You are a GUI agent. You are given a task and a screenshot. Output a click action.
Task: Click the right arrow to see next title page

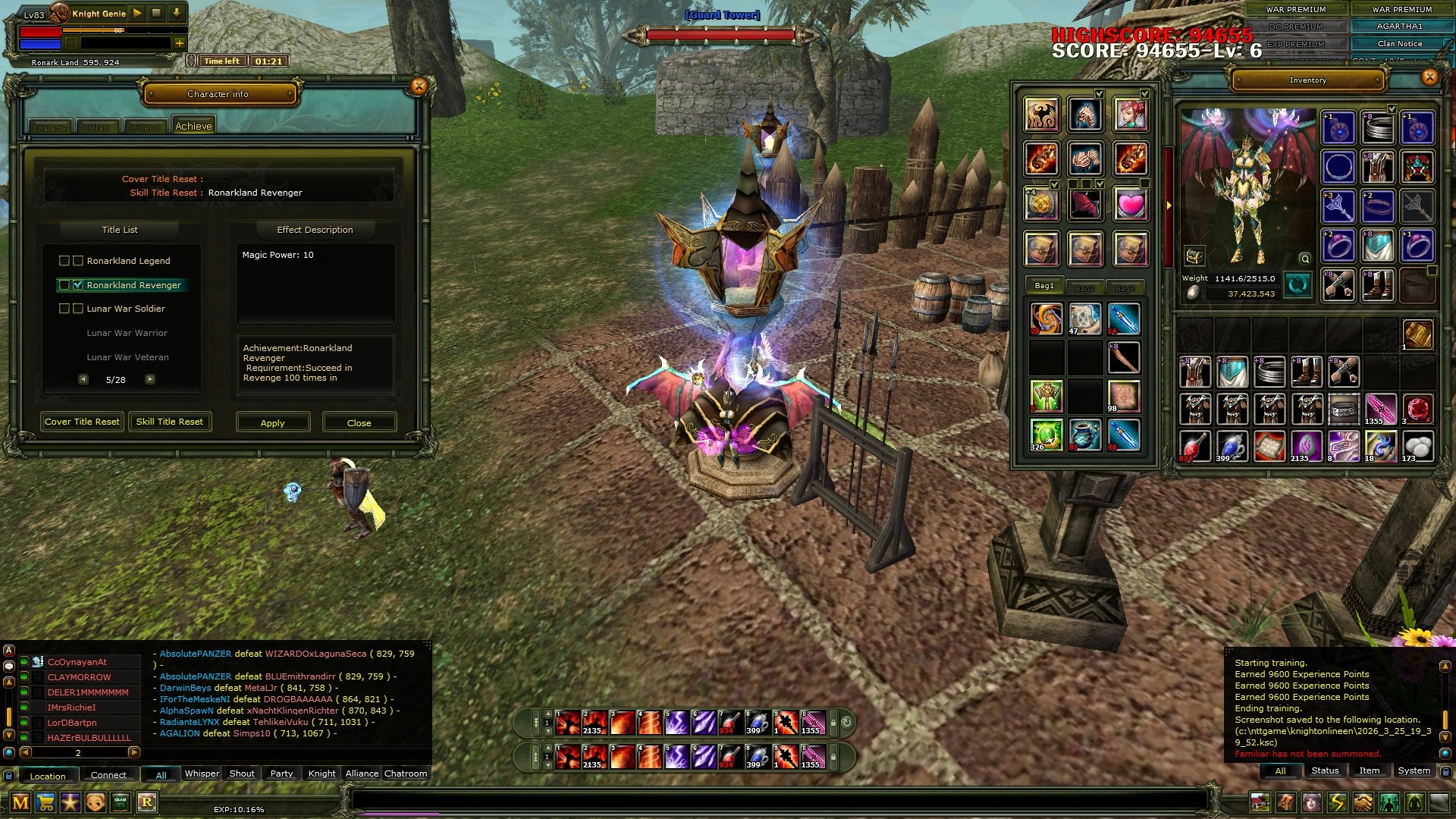coord(149,378)
